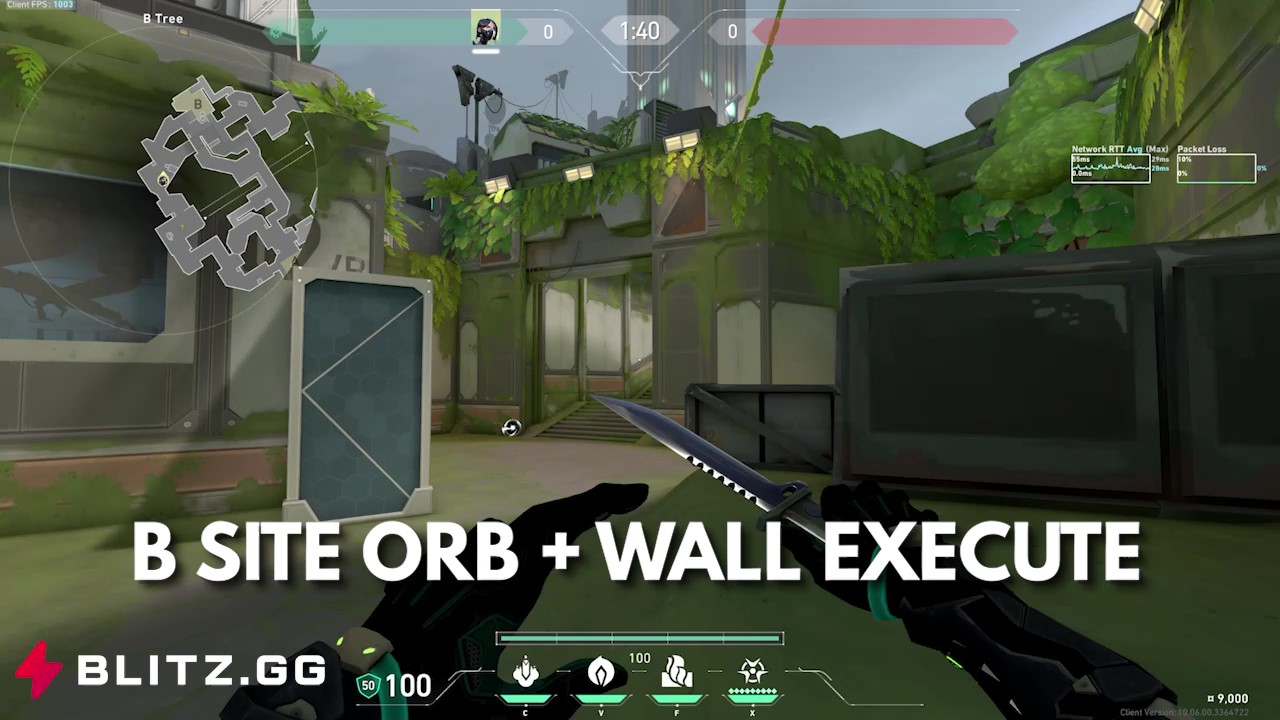This screenshot has width=1280, height=720.
Task: Click the Packet Loss indicator box
Action: tap(1215, 168)
